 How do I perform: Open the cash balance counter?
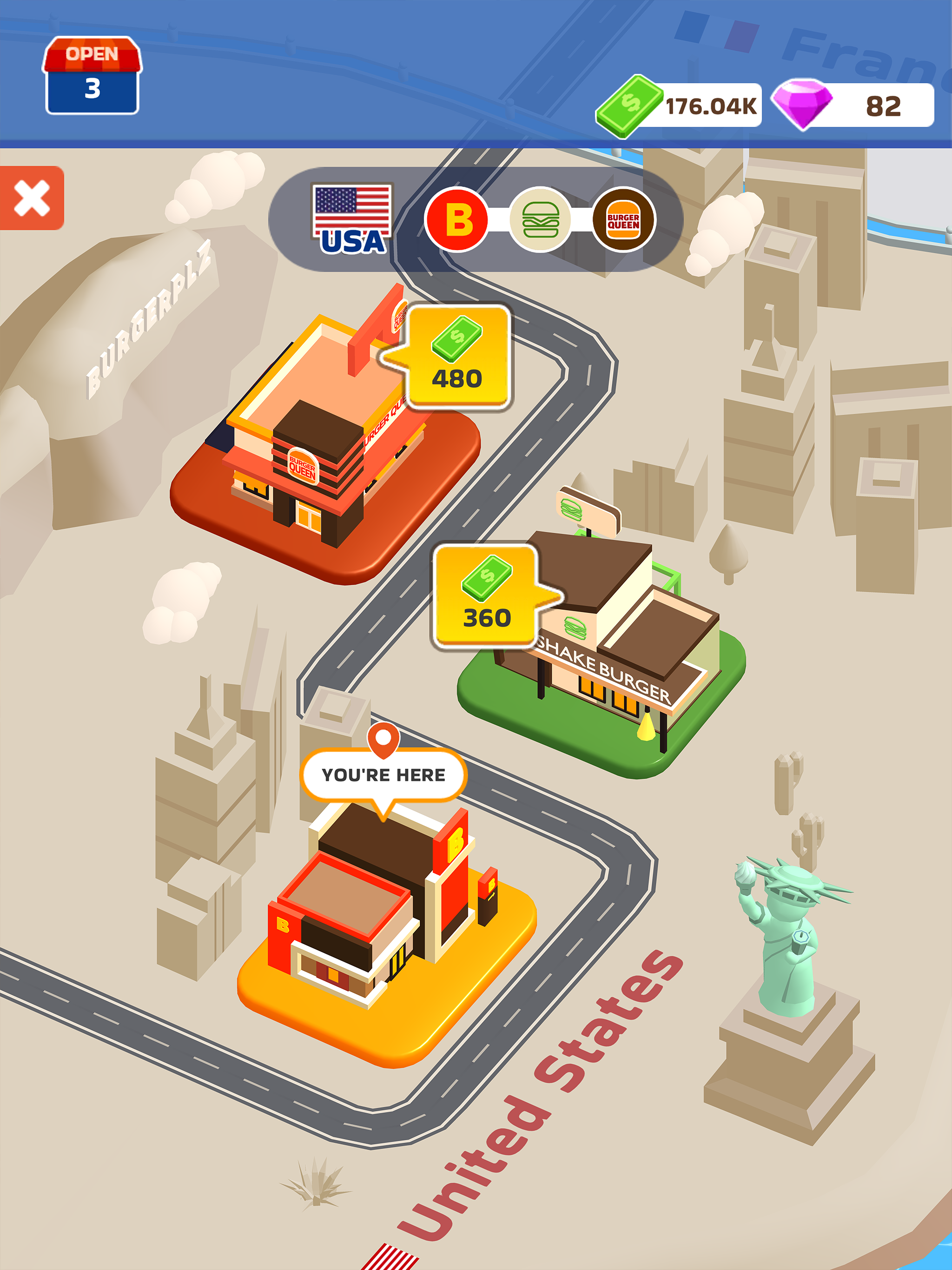click(681, 106)
